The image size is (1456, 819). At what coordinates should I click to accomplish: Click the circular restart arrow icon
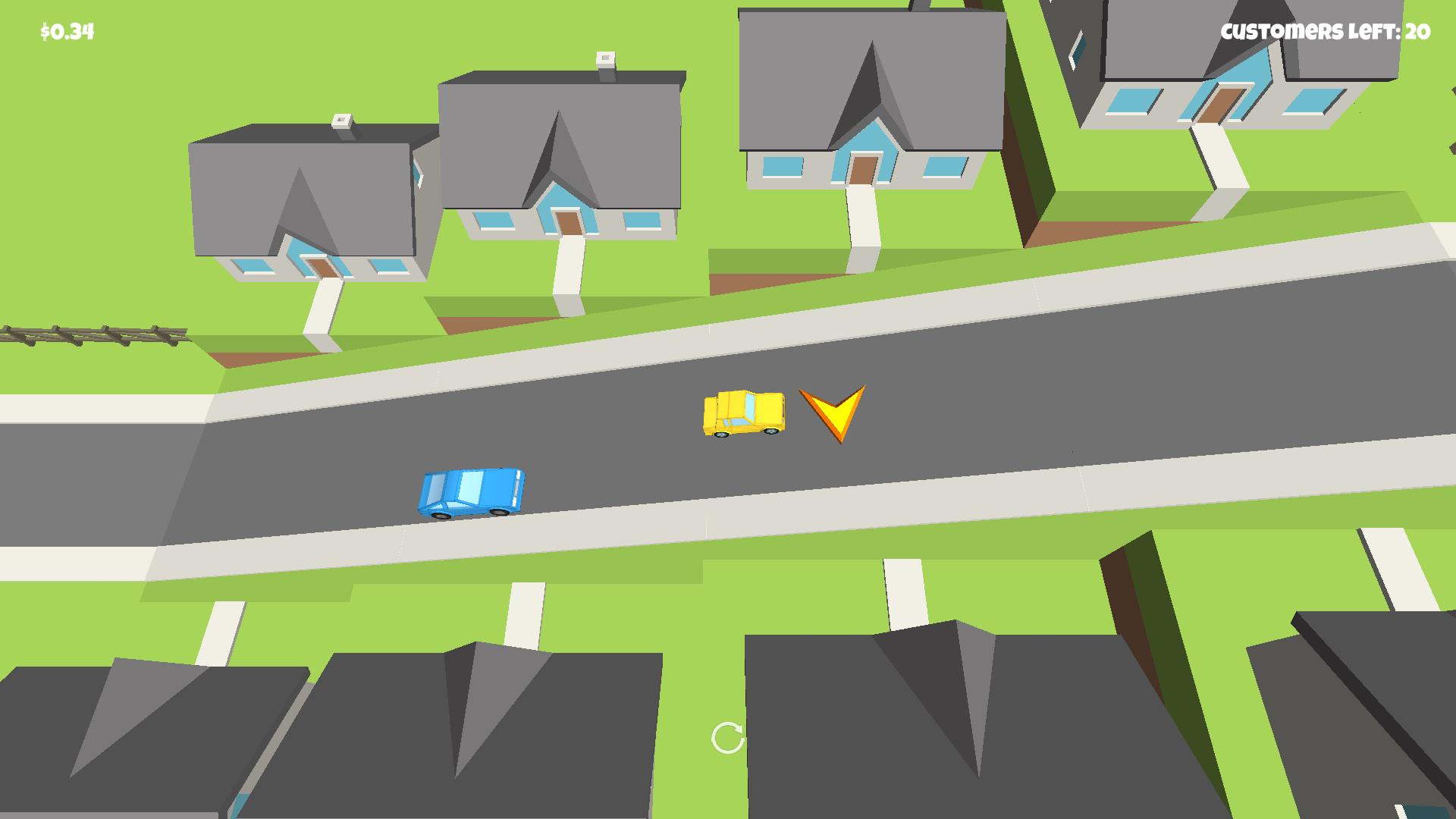(x=727, y=737)
